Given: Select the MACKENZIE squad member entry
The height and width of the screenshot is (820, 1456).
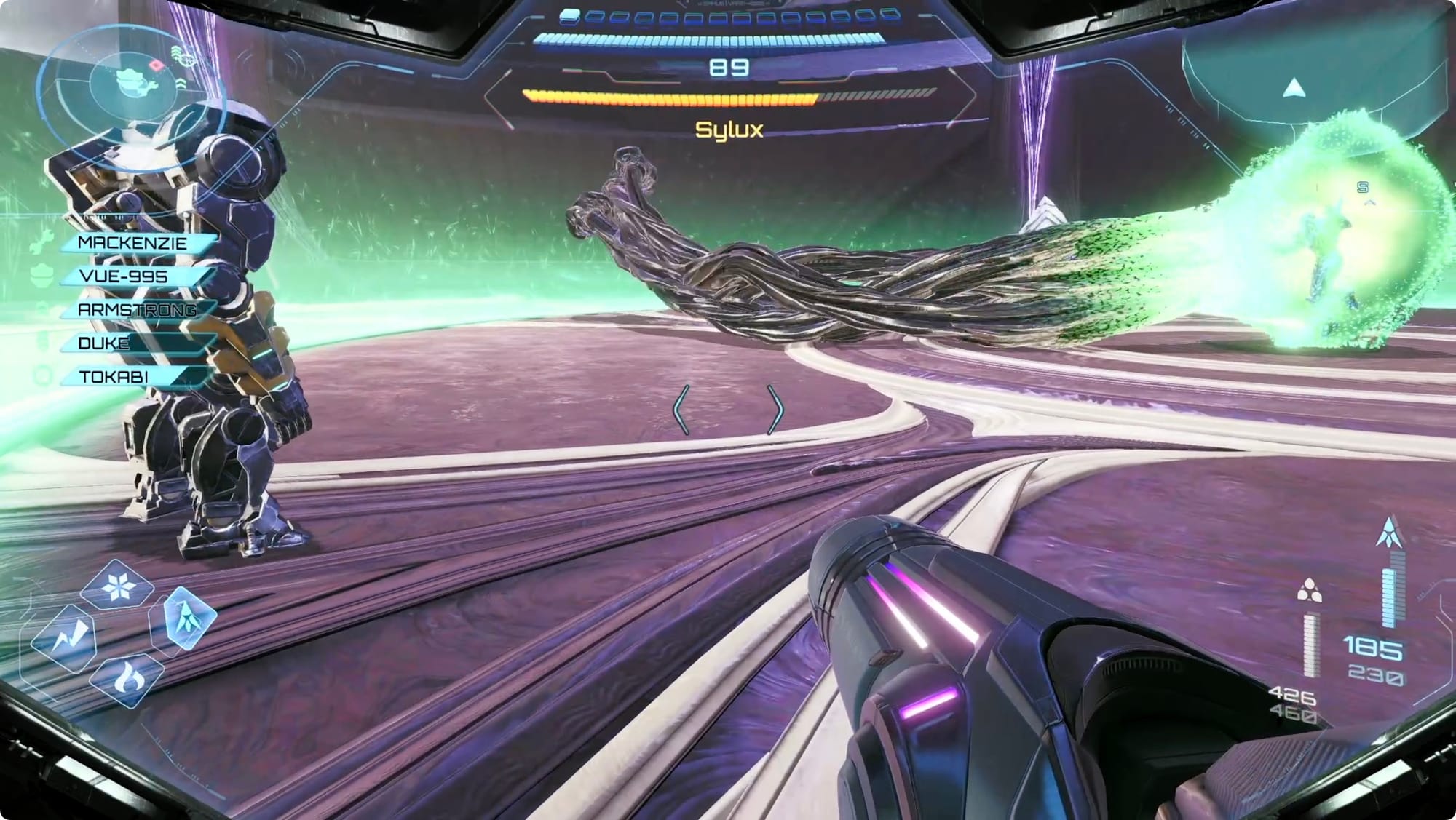Looking at the screenshot, I should pyautogui.click(x=135, y=243).
